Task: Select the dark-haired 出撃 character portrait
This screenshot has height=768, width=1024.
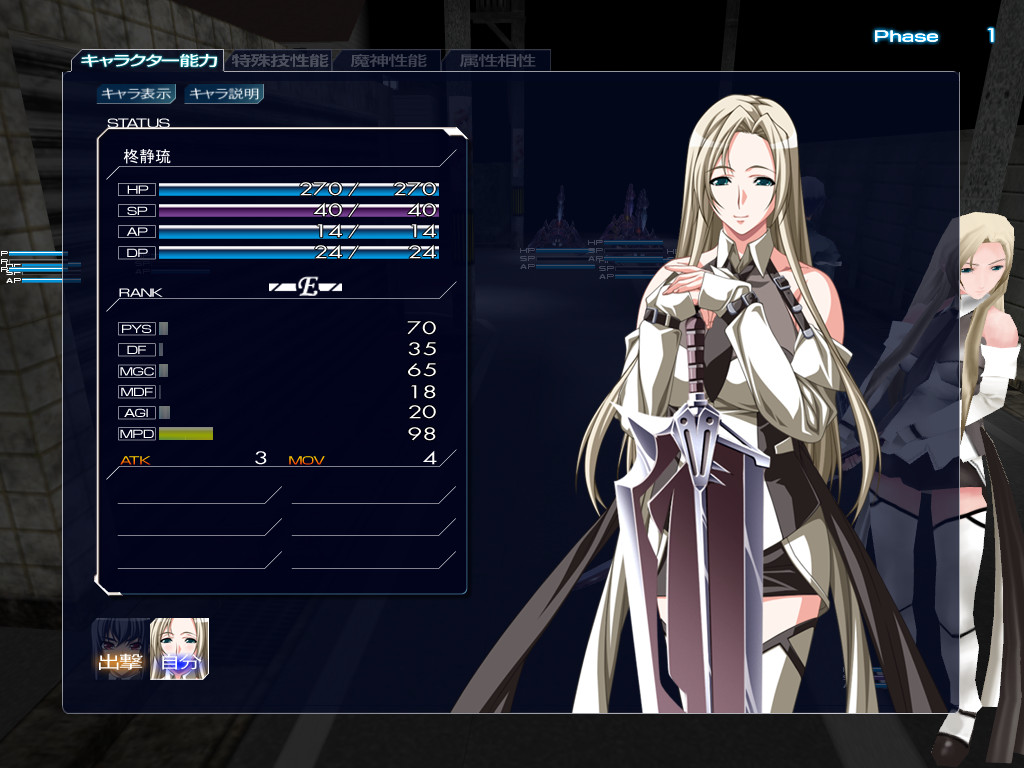Action: tap(121, 649)
